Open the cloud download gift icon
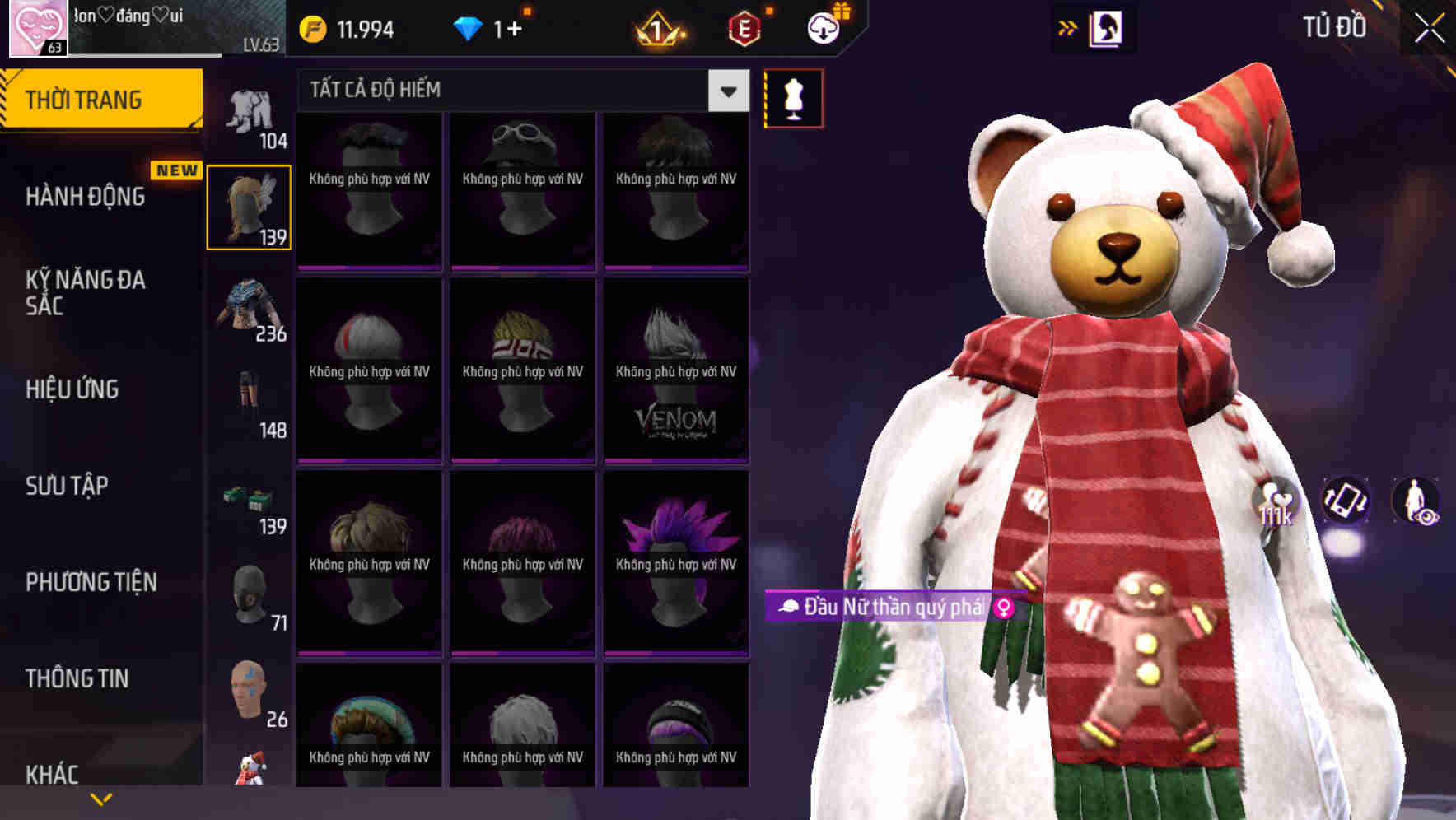The width and height of the screenshot is (1456, 820). (823, 27)
